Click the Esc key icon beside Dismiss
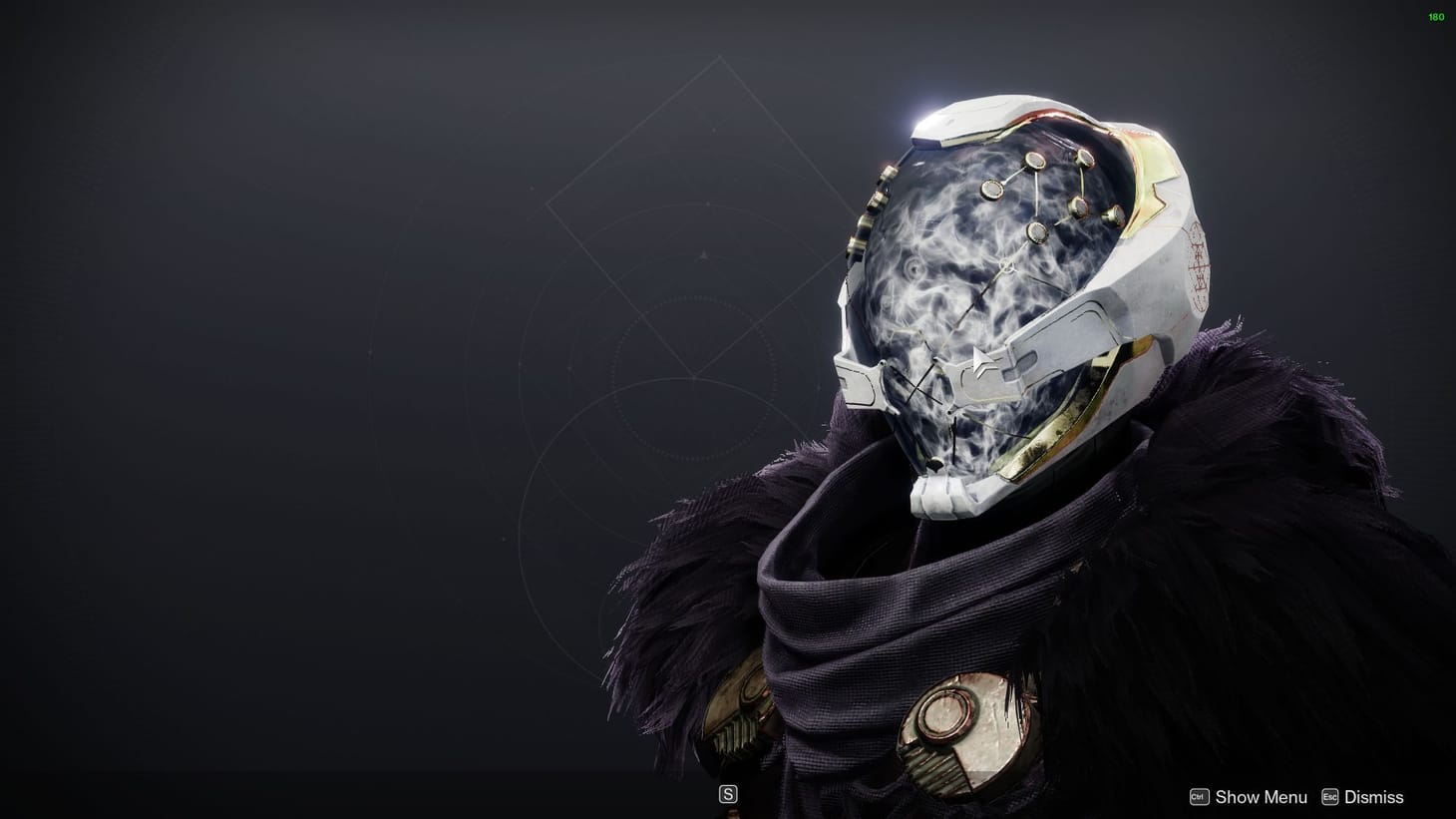Image resolution: width=1456 pixels, height=819 pixels. 1330,796
